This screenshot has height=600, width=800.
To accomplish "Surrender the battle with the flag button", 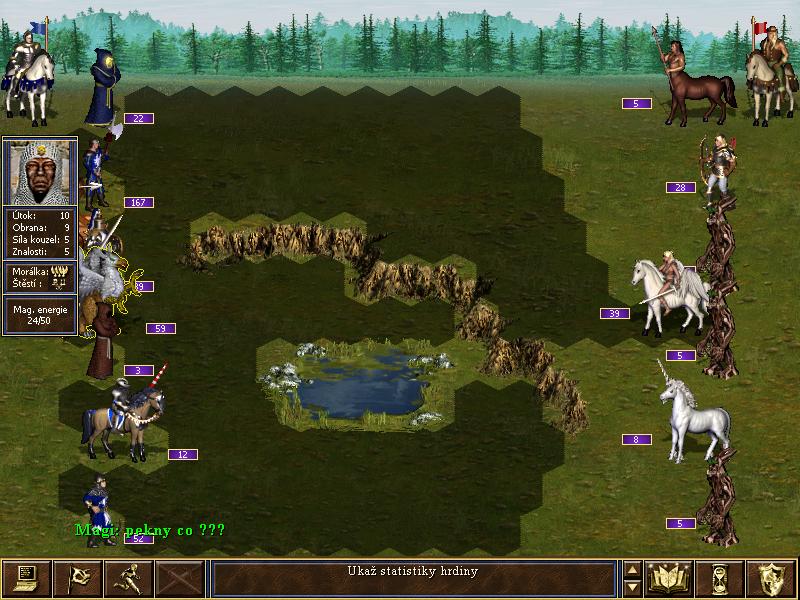I will [77, 577].
